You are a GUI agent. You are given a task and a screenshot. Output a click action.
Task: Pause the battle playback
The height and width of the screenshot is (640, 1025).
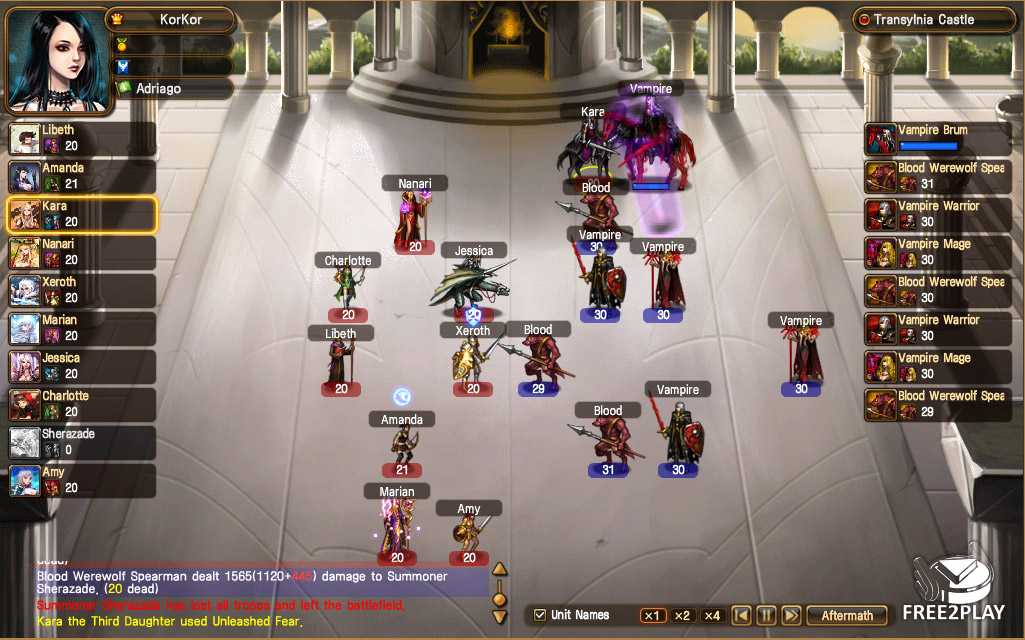(766, 615)
